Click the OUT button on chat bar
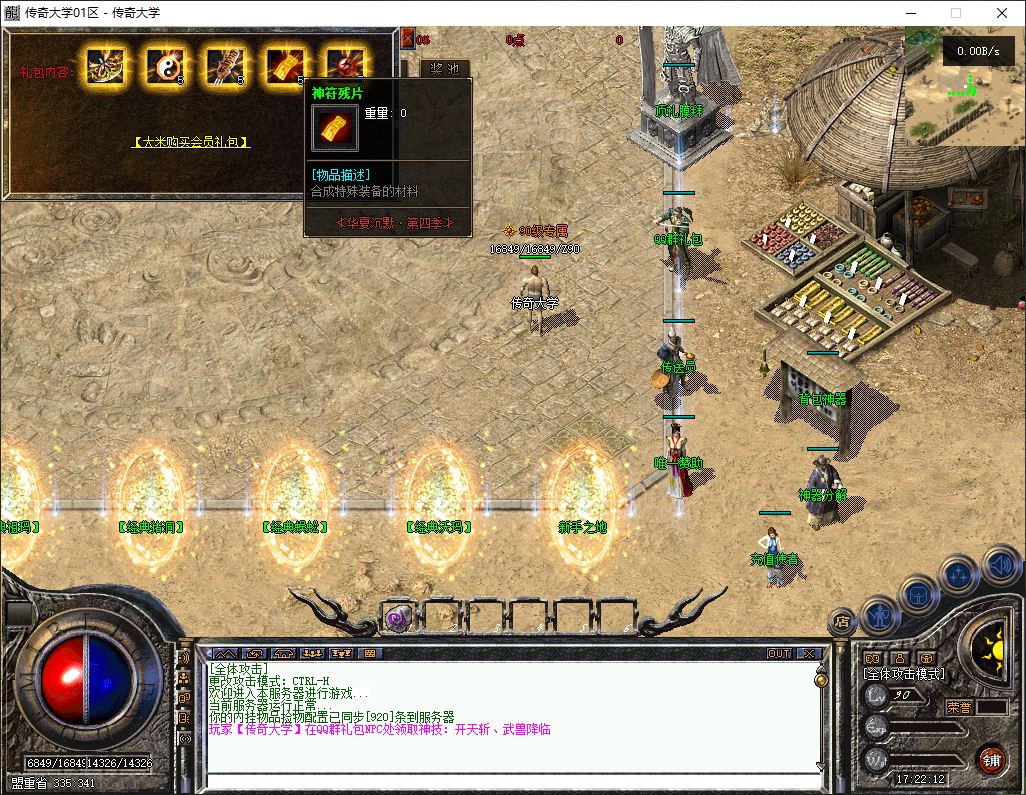Image resolution: width=1026 pixels, height=795 pixels. (x=778, y=653)
